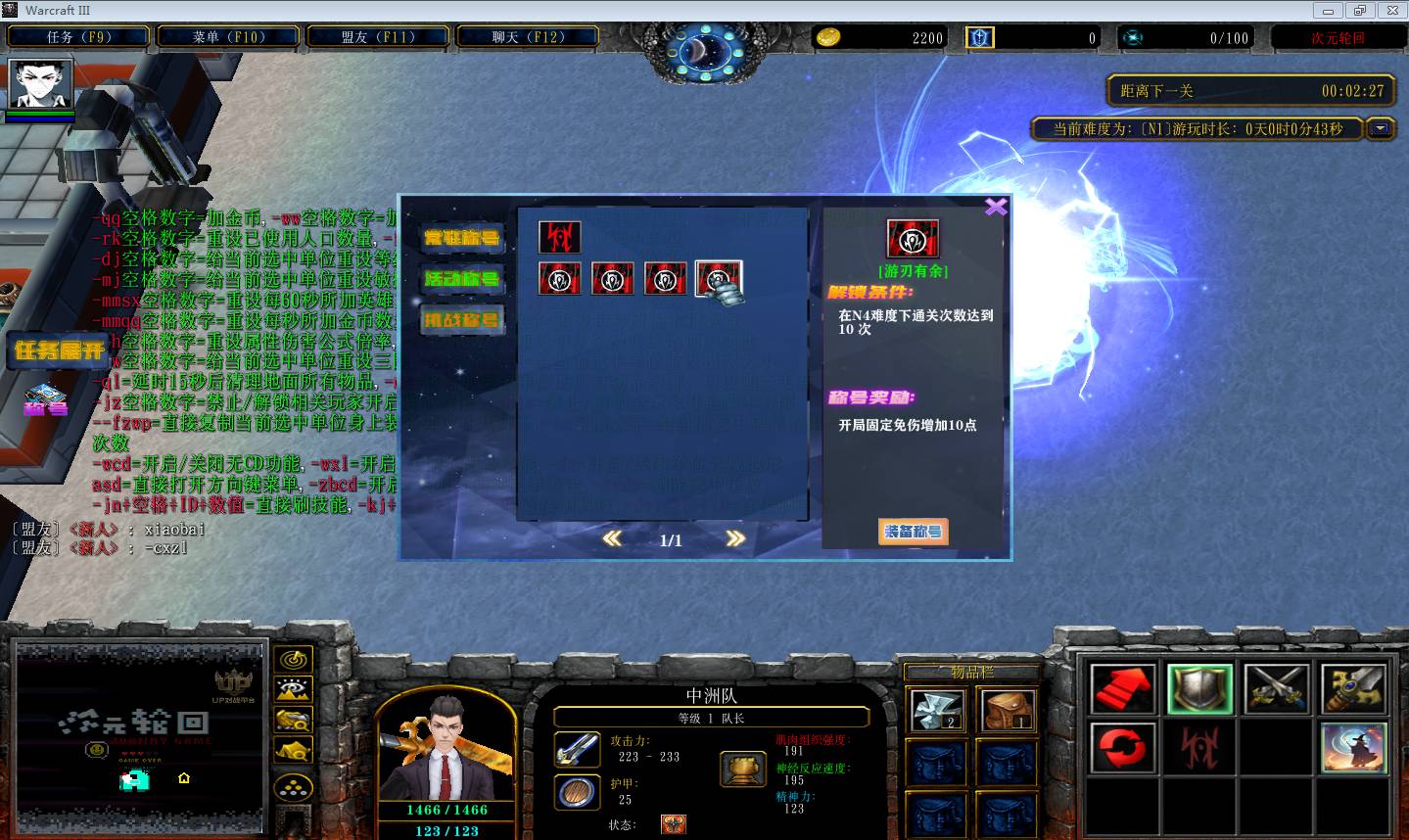
Task: Click the 装备称号 equip button
Action: click(913, 532)
